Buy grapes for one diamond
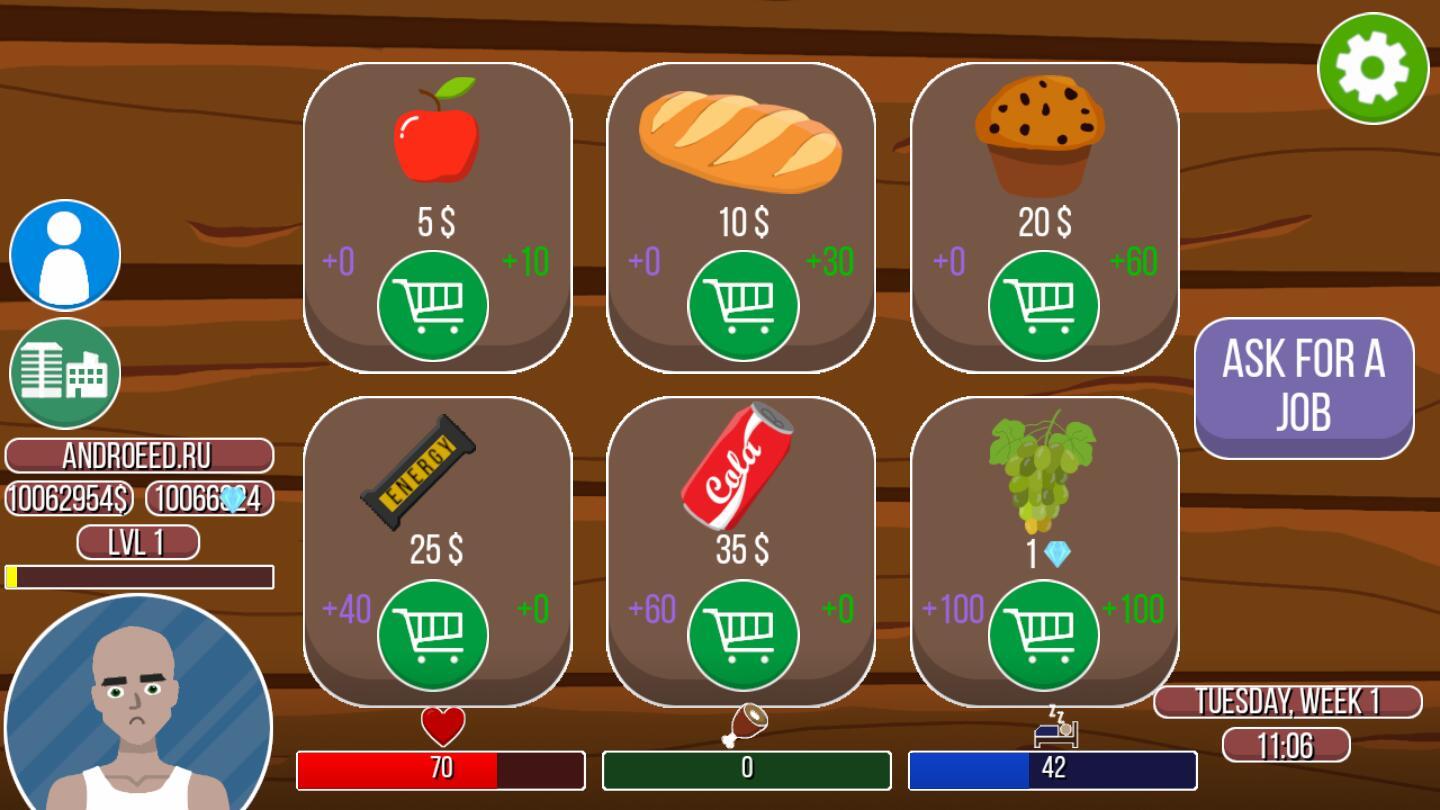The height and width of the screenshot is (810, 1440). pos(1043,635)
